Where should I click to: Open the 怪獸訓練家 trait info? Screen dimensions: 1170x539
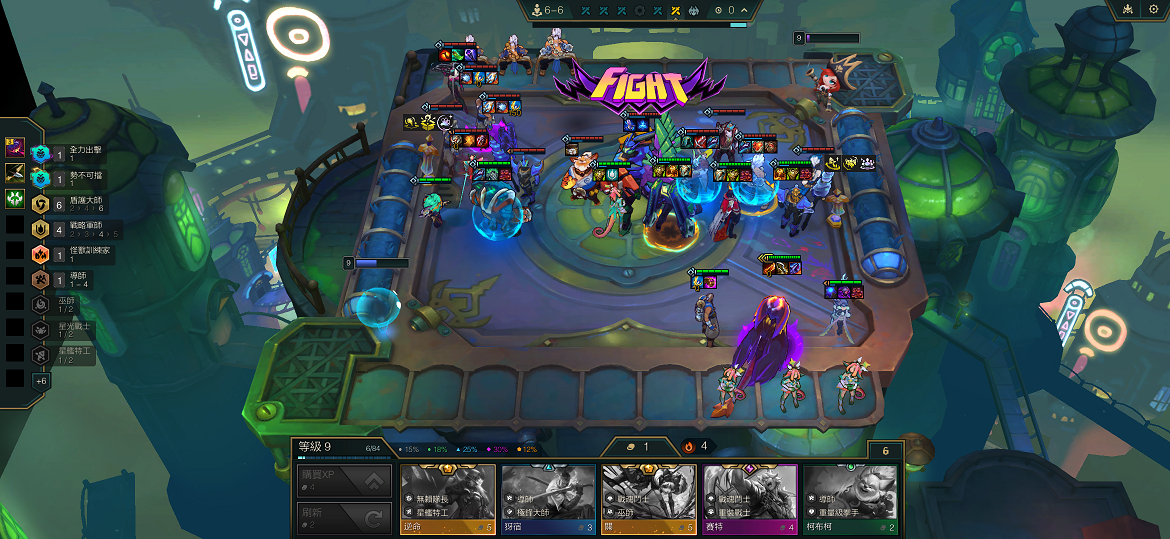(x=70, y=254)
